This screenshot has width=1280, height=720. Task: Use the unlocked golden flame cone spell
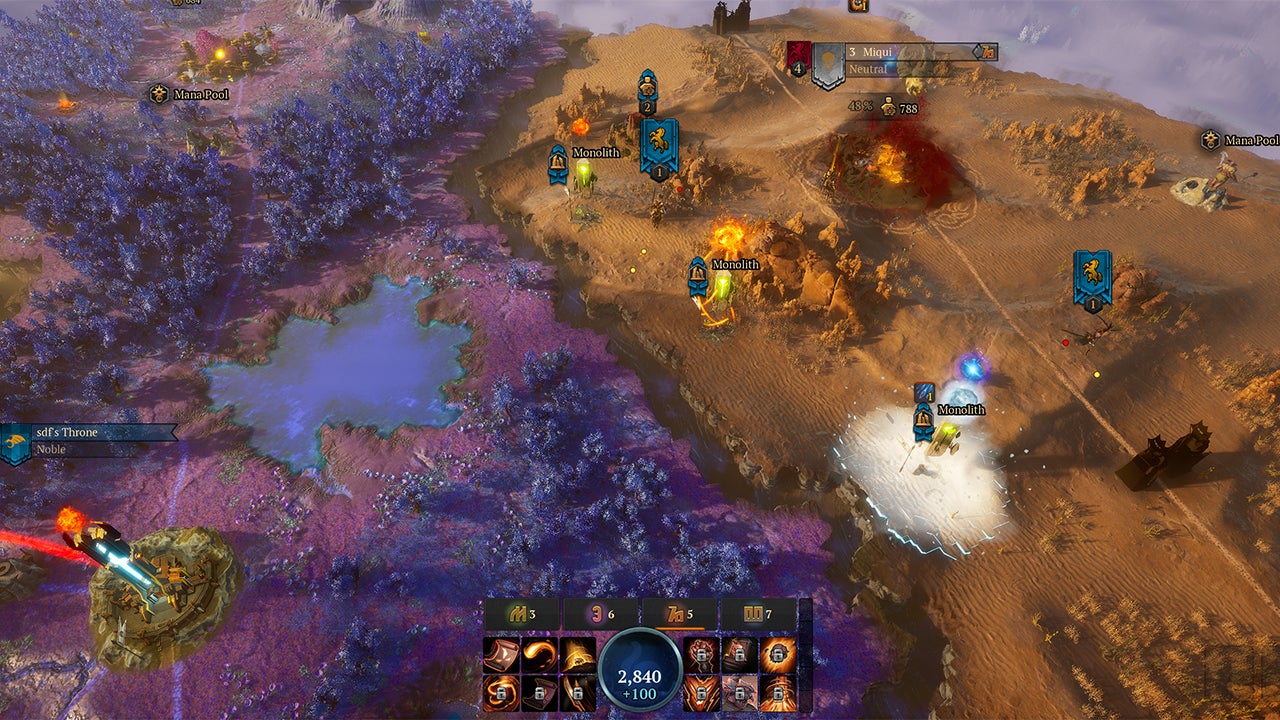577,654
